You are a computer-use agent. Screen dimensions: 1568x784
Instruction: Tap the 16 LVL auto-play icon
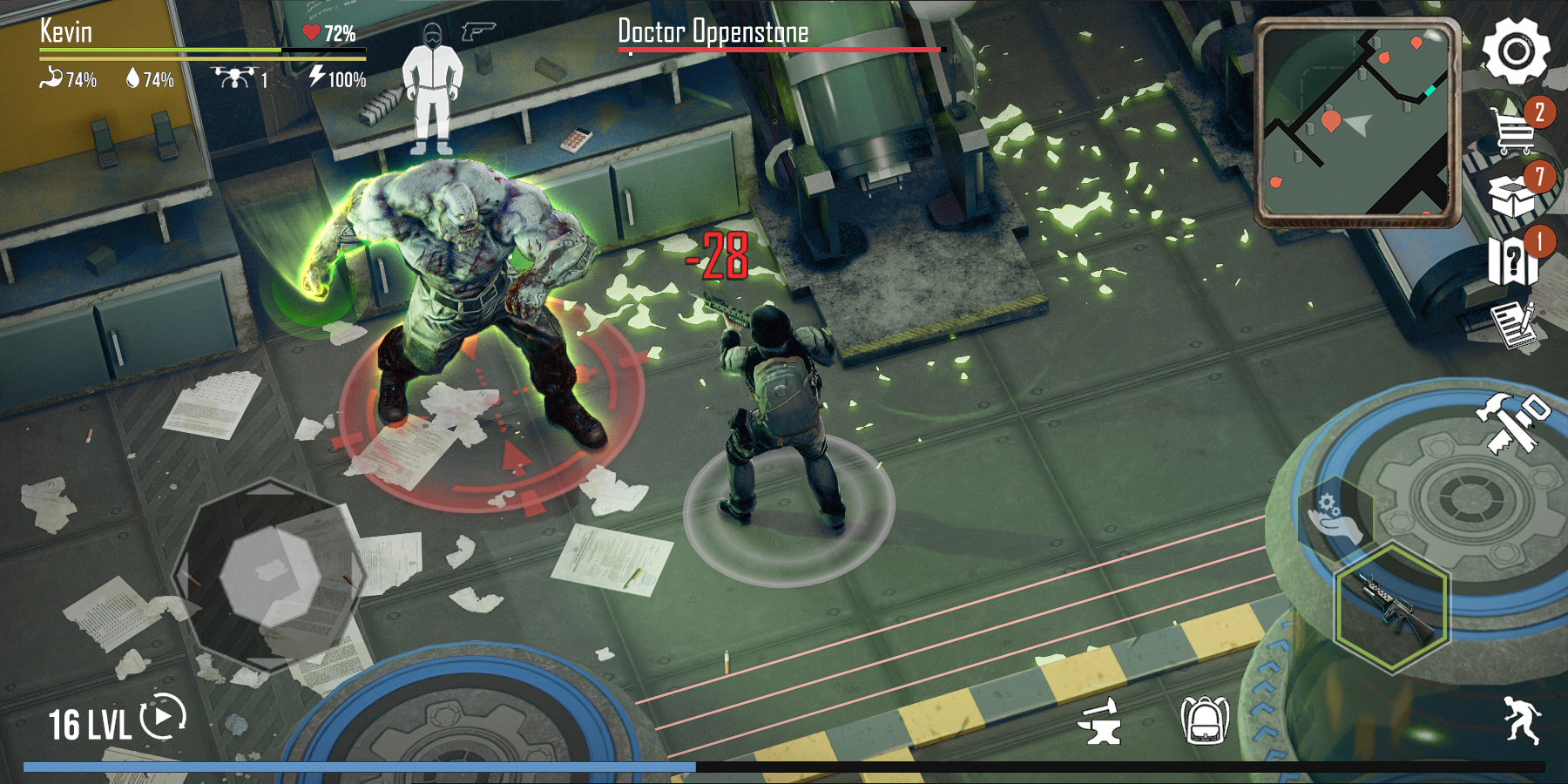point(164,716)
